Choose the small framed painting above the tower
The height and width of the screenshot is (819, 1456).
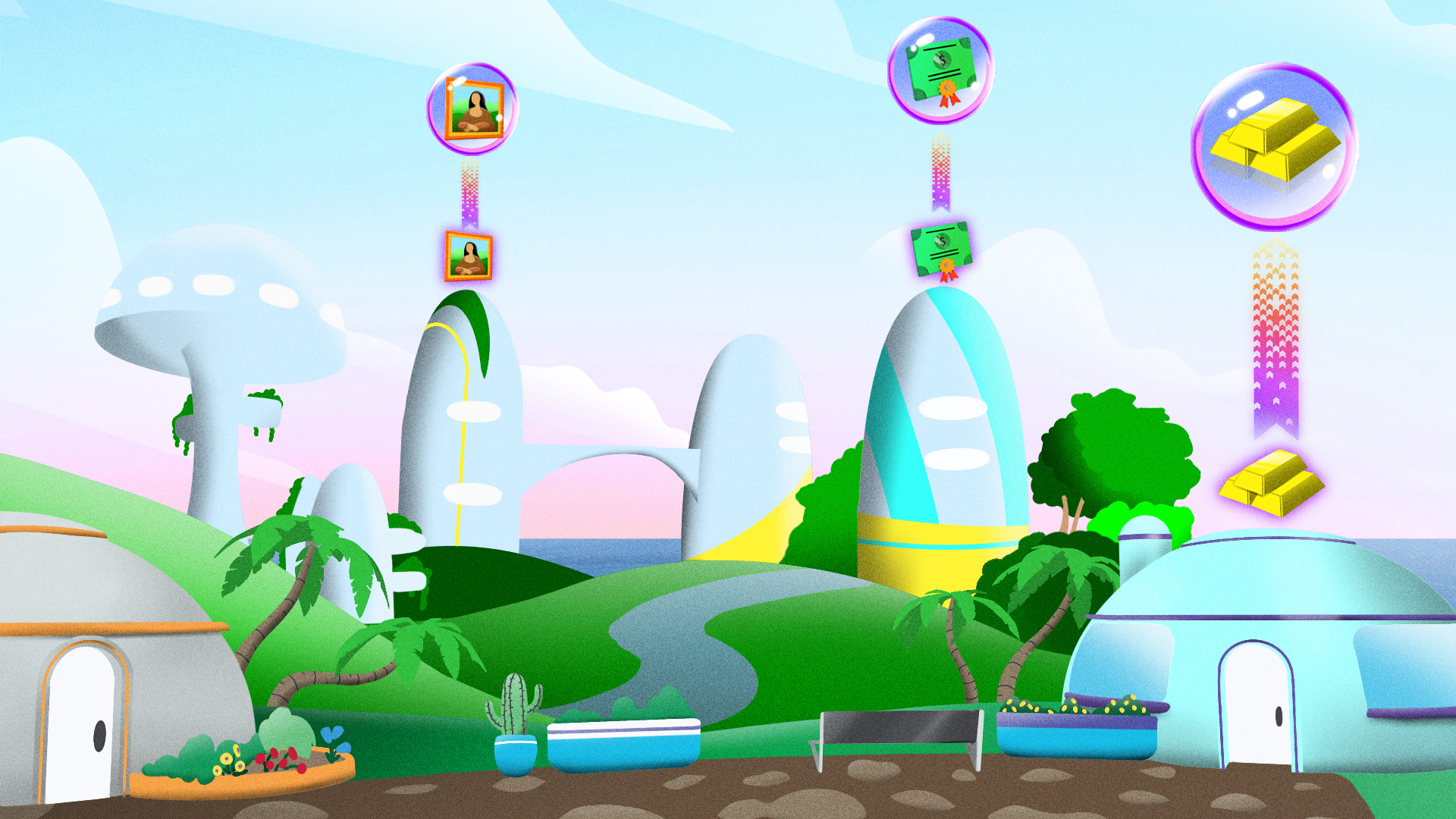tap(468, 256)
